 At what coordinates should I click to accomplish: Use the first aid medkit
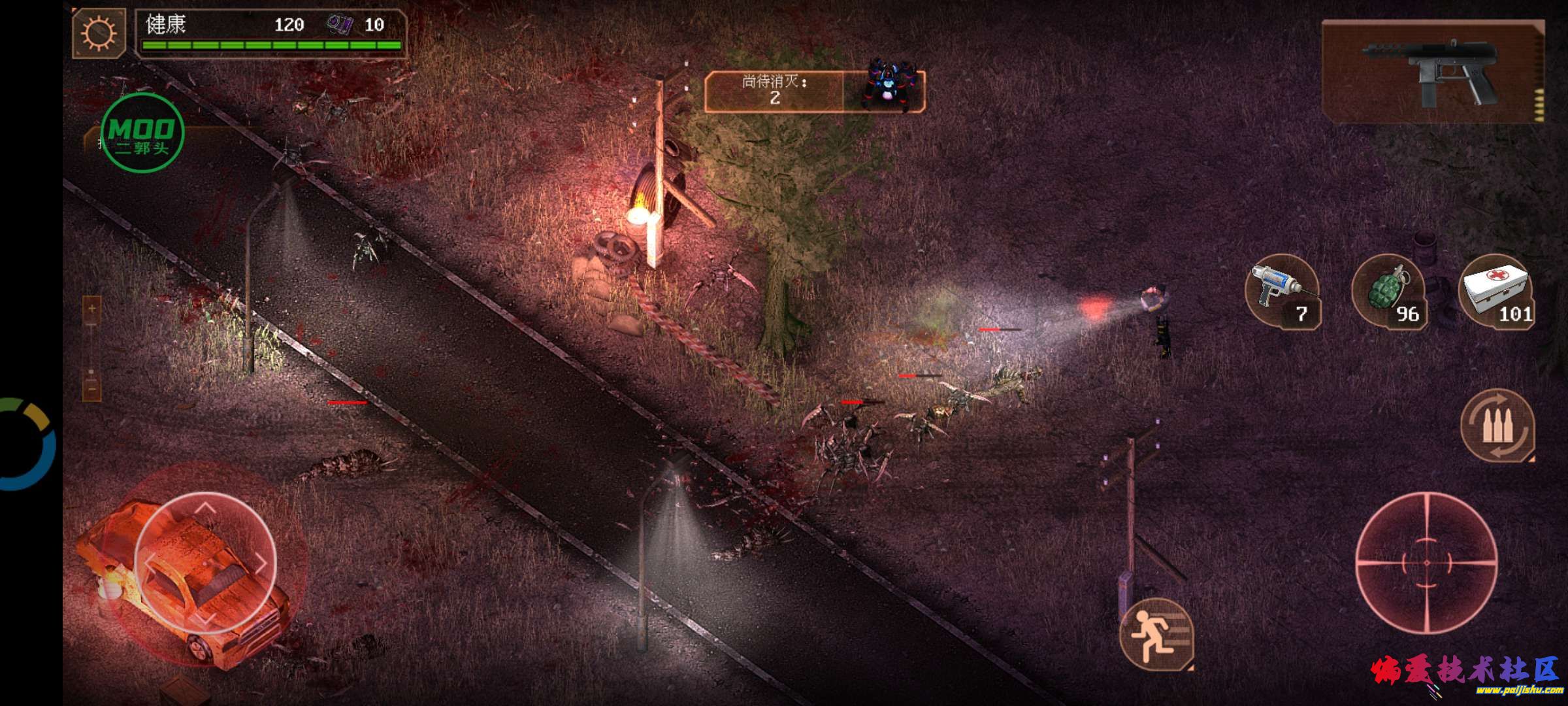click(x=1496, y=292)
